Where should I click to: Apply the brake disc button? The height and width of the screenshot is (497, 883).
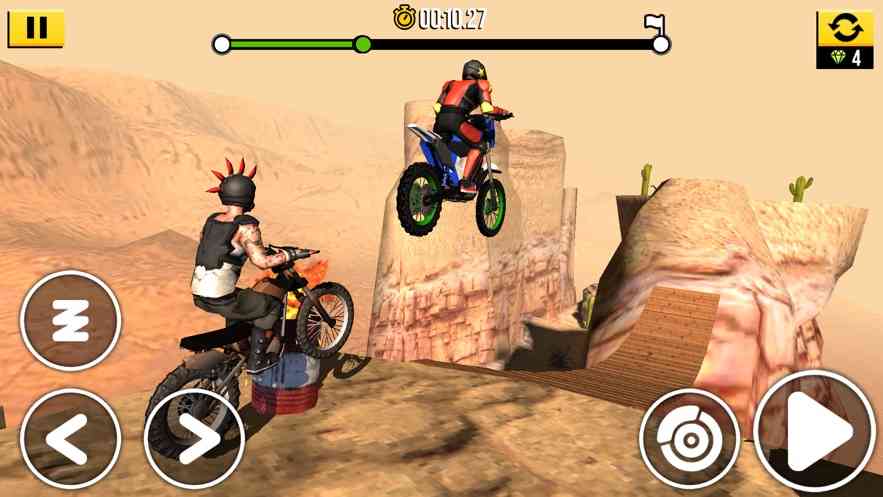689,438
